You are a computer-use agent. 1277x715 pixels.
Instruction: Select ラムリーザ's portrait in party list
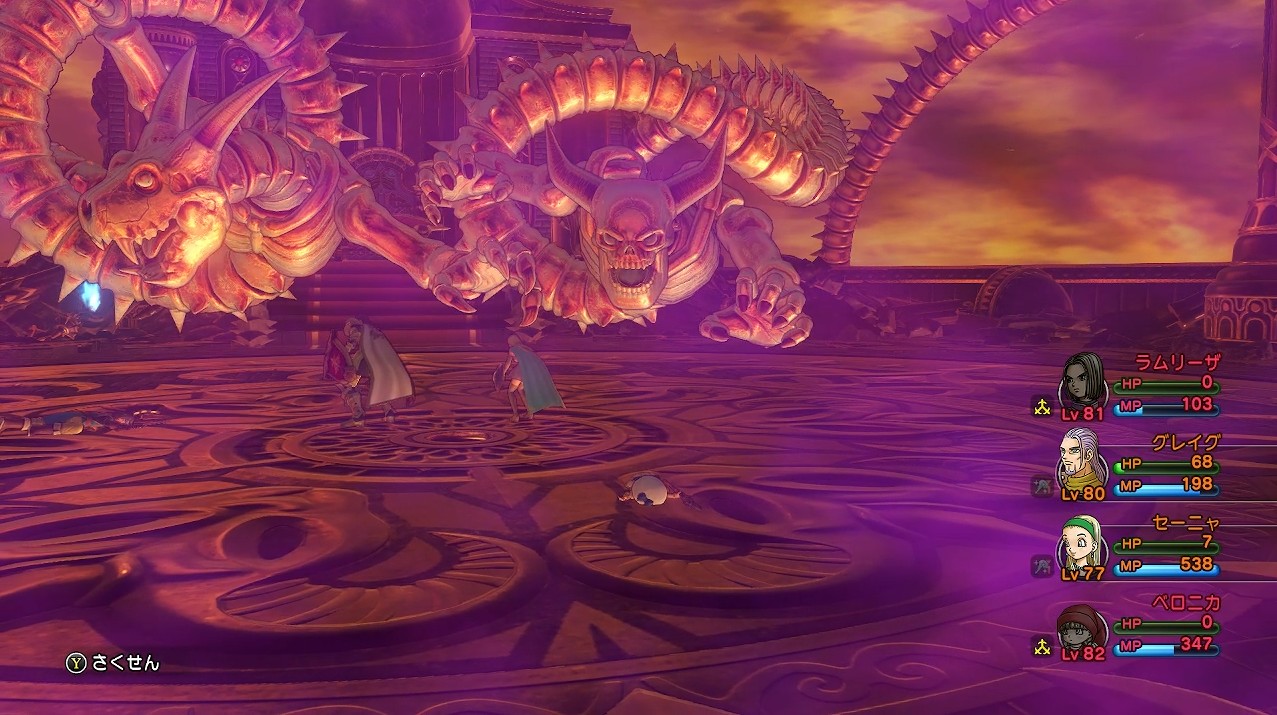point(1084,381)
